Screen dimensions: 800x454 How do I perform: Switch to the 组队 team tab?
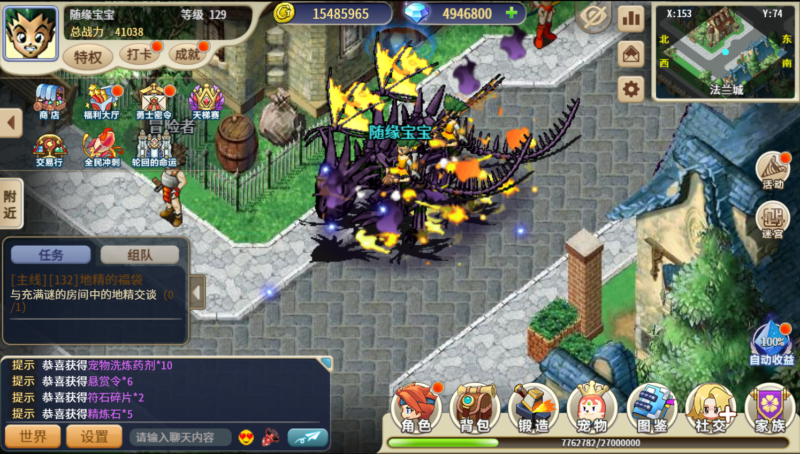pos(139,255)
